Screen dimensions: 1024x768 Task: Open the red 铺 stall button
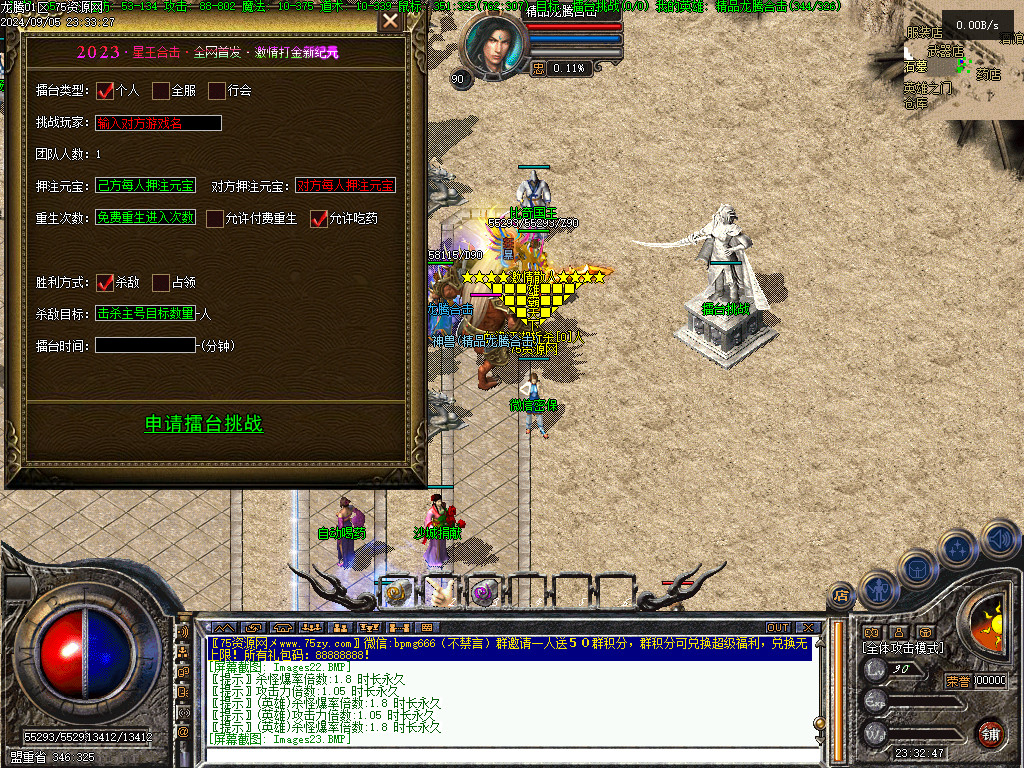click(x=990, y=733)
